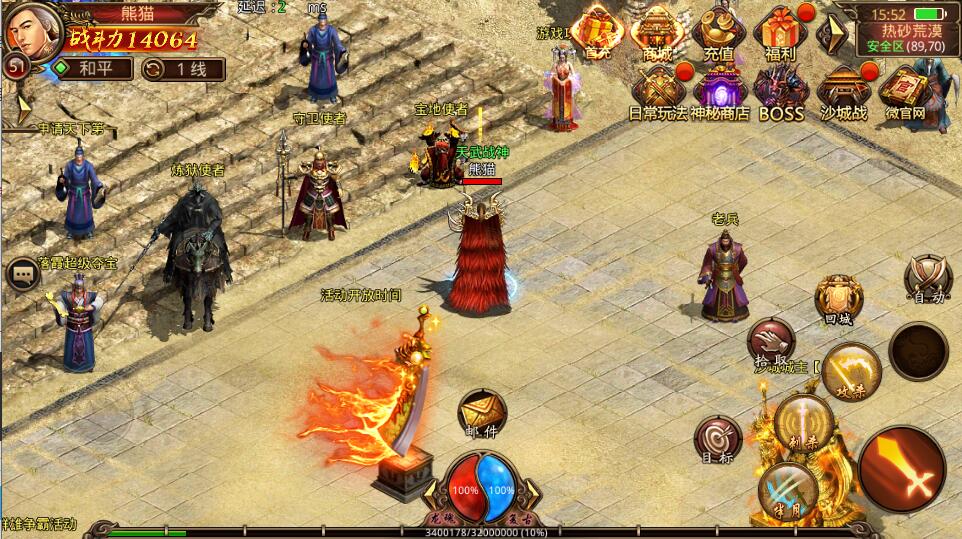Use the 回城 return-to-town button

838,298
